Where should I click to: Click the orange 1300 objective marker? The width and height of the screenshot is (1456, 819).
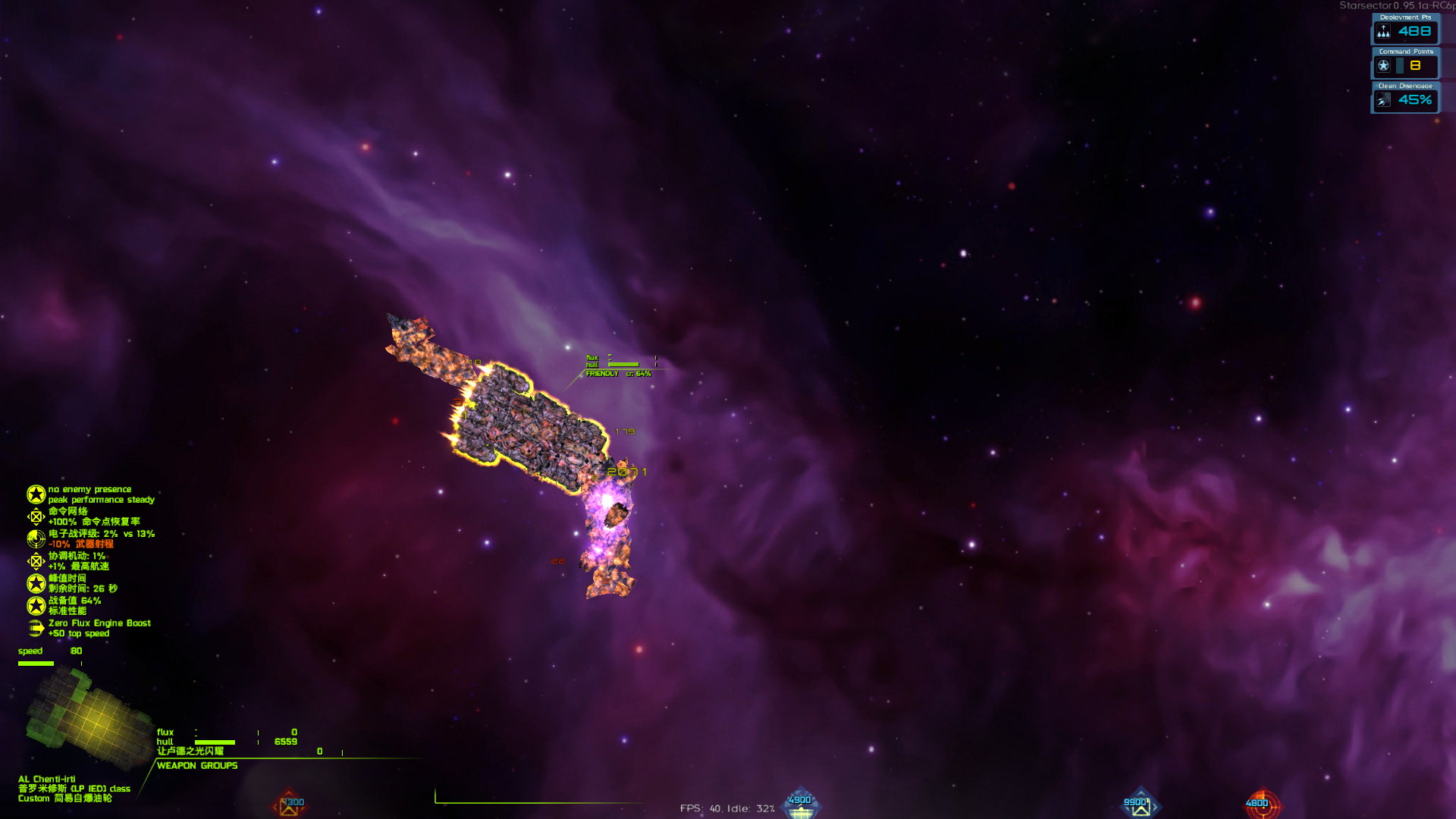[x=289, y=804]
